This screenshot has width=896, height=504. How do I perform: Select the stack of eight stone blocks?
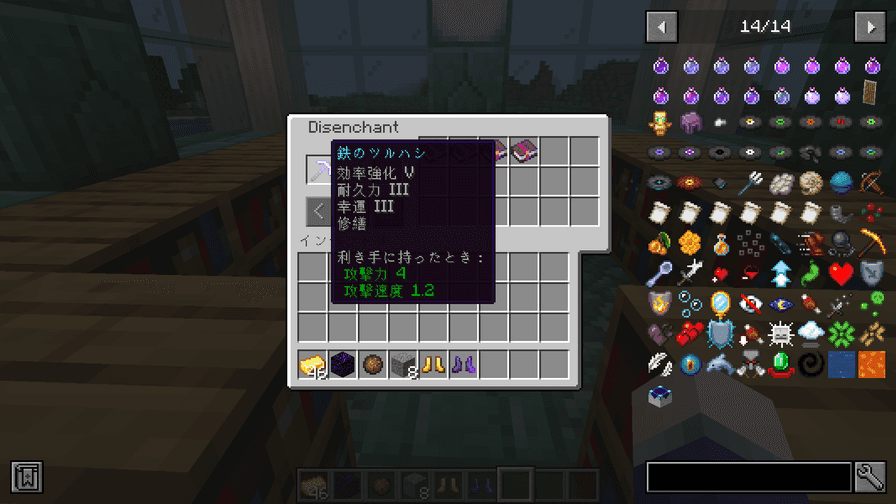tap(403, 365)
